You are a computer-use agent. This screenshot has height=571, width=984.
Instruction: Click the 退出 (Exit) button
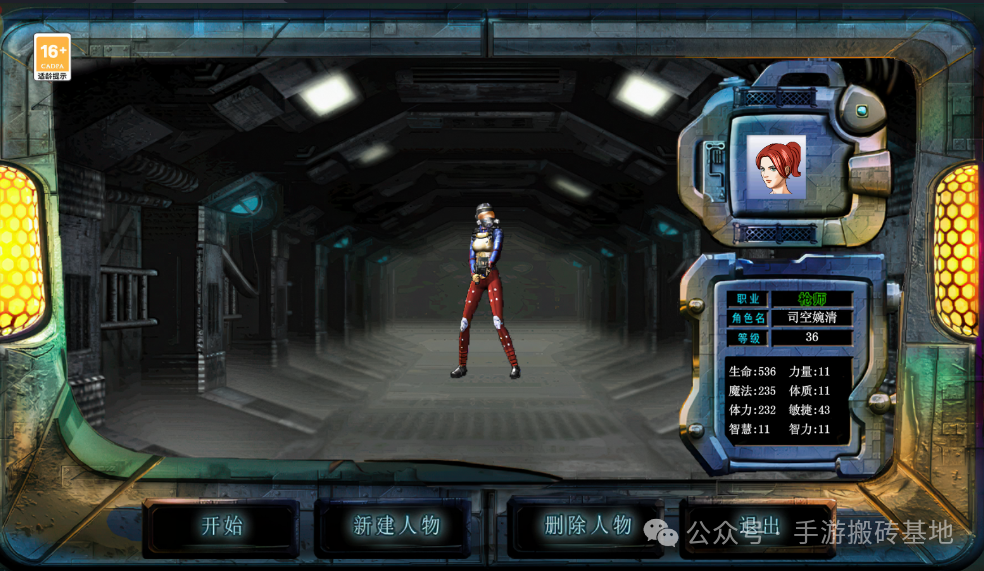pyautogui.click(x=758, y=527)
